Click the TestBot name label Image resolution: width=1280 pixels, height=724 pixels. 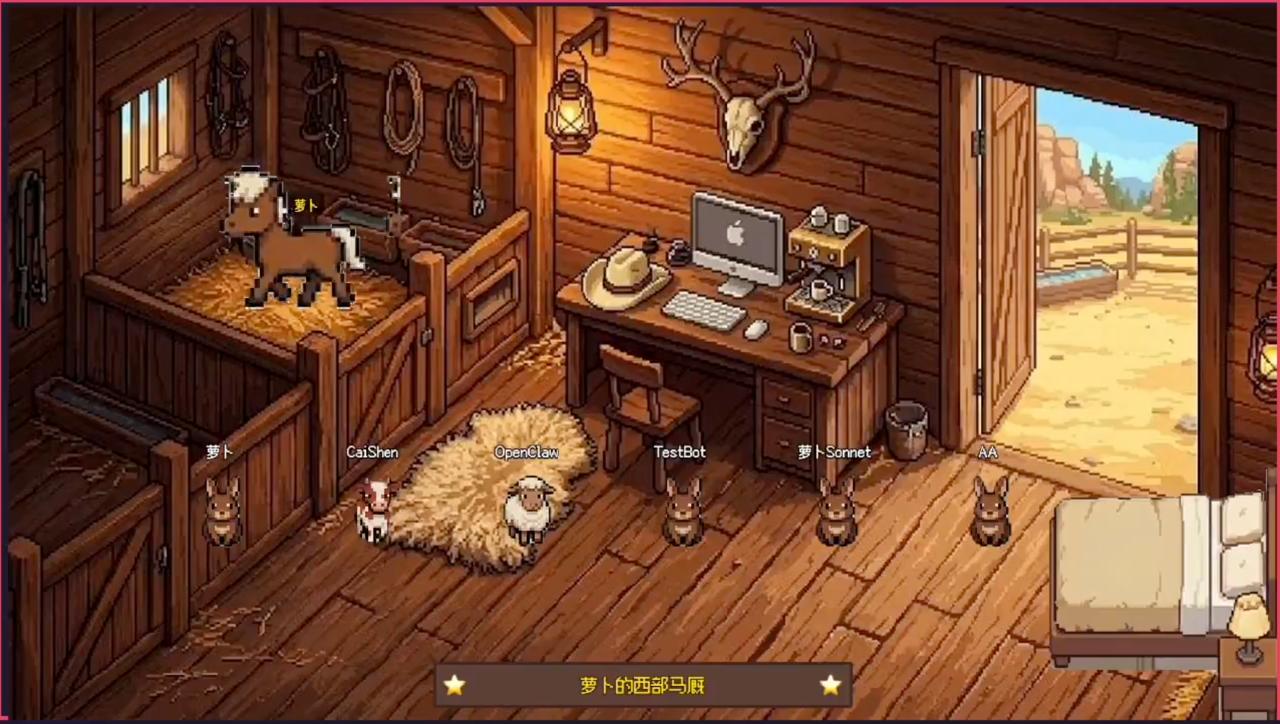click(681, 452)
